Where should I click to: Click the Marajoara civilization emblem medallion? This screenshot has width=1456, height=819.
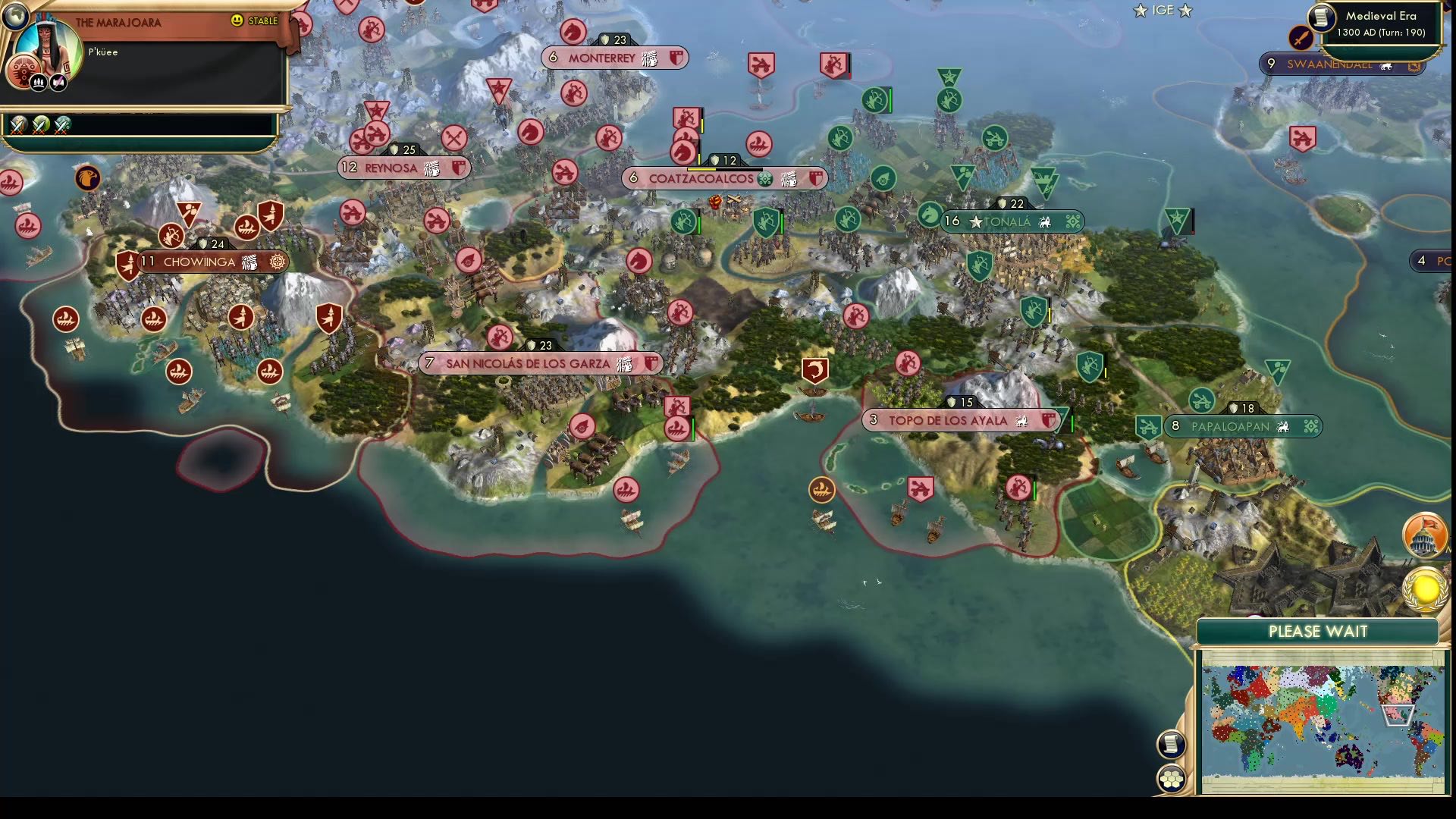click(24, 71)
